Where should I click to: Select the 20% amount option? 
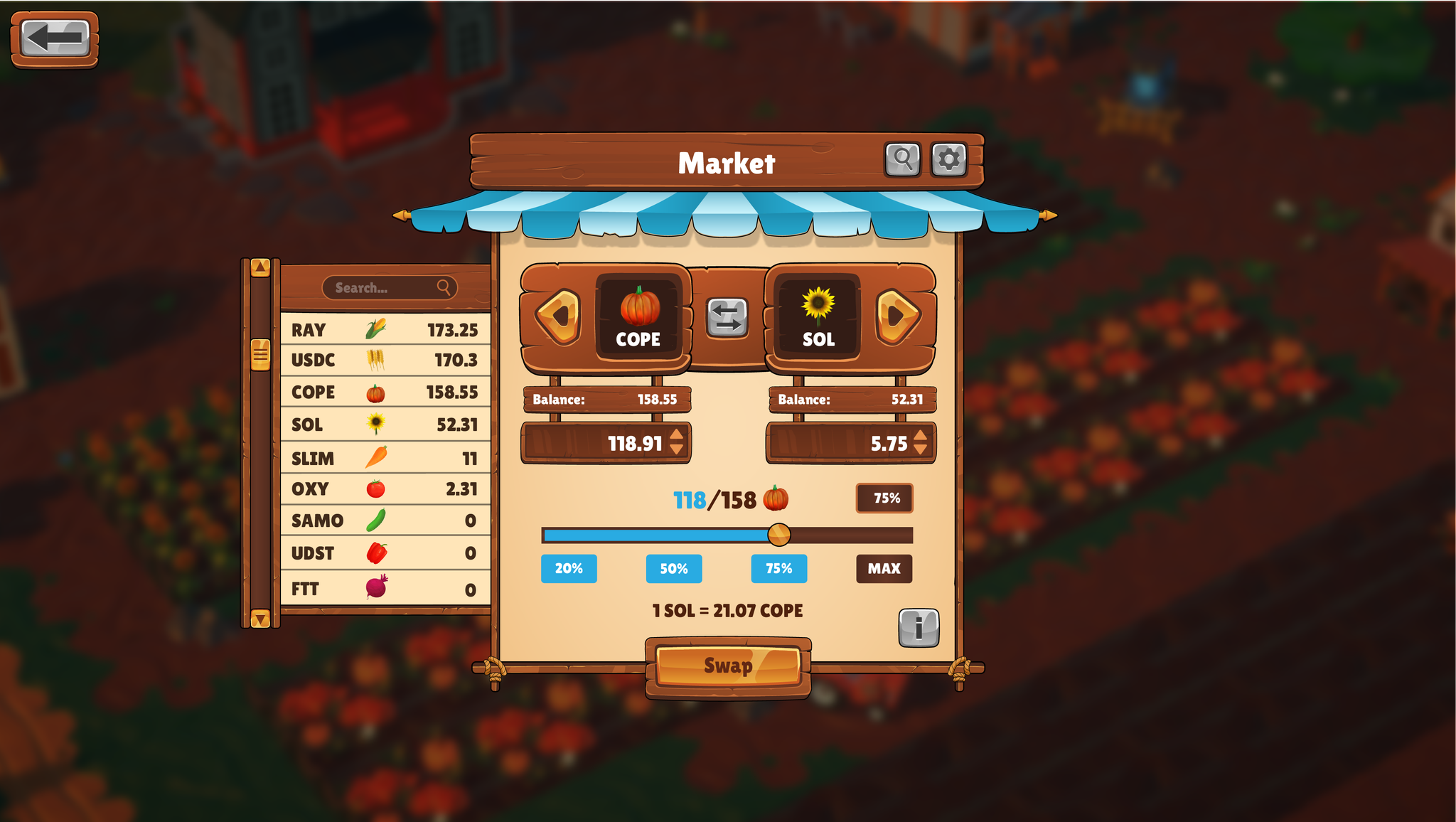point(568,568)
